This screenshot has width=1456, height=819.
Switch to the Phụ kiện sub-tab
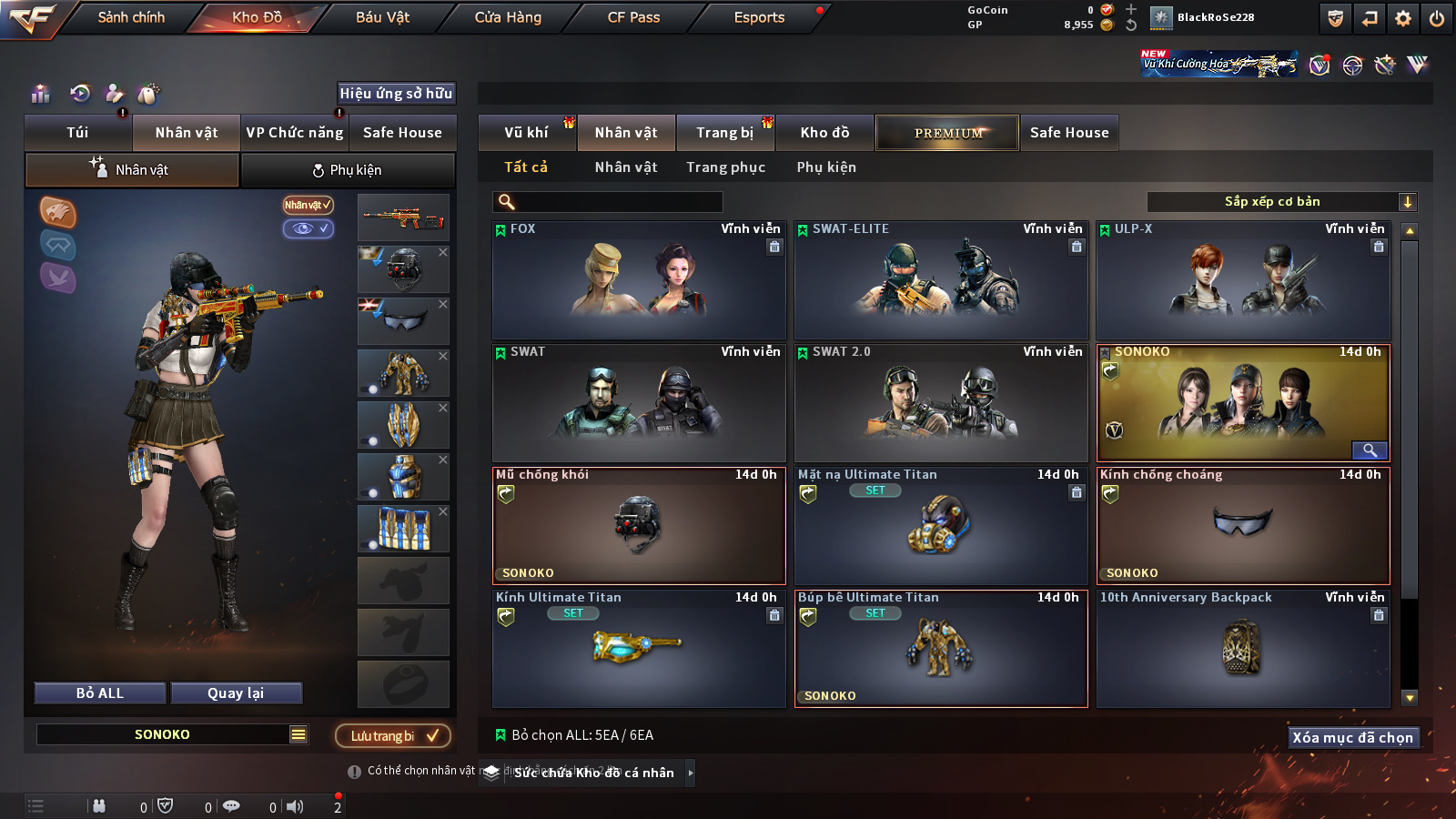[348, 170]
